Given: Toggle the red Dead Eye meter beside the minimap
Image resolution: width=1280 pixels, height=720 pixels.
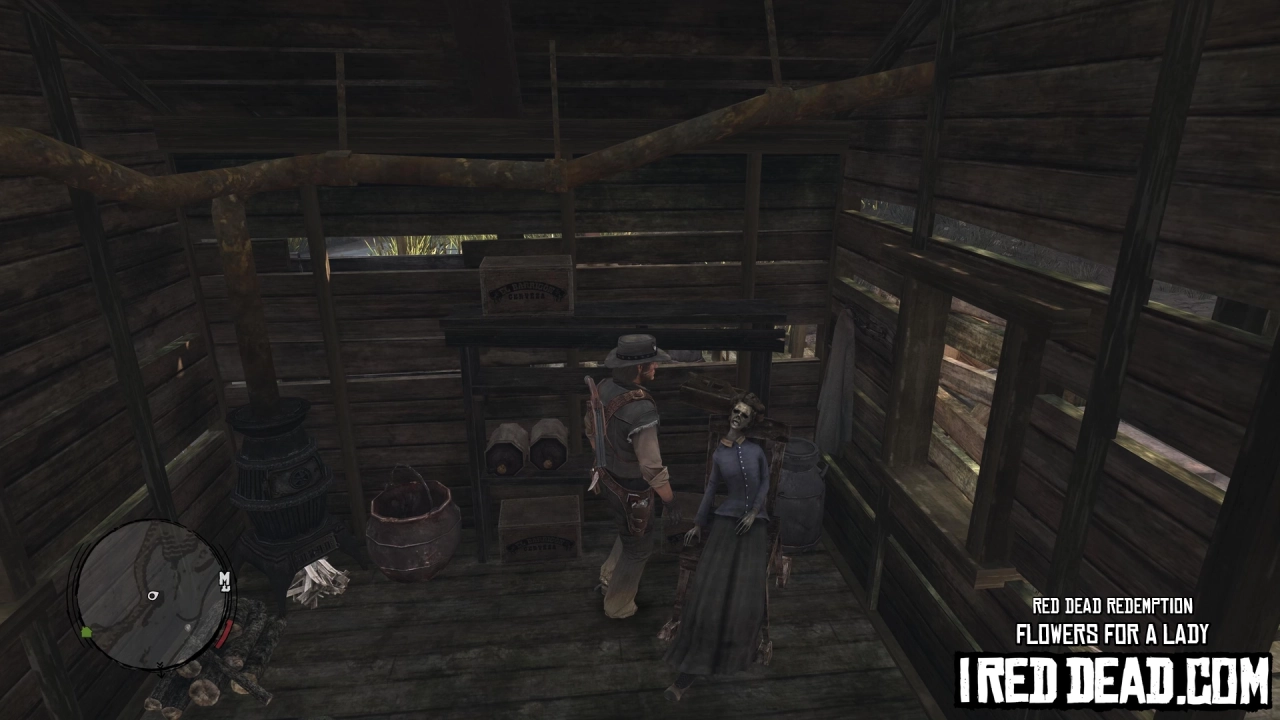Looking at the screenshot, I should click(222, 634).
